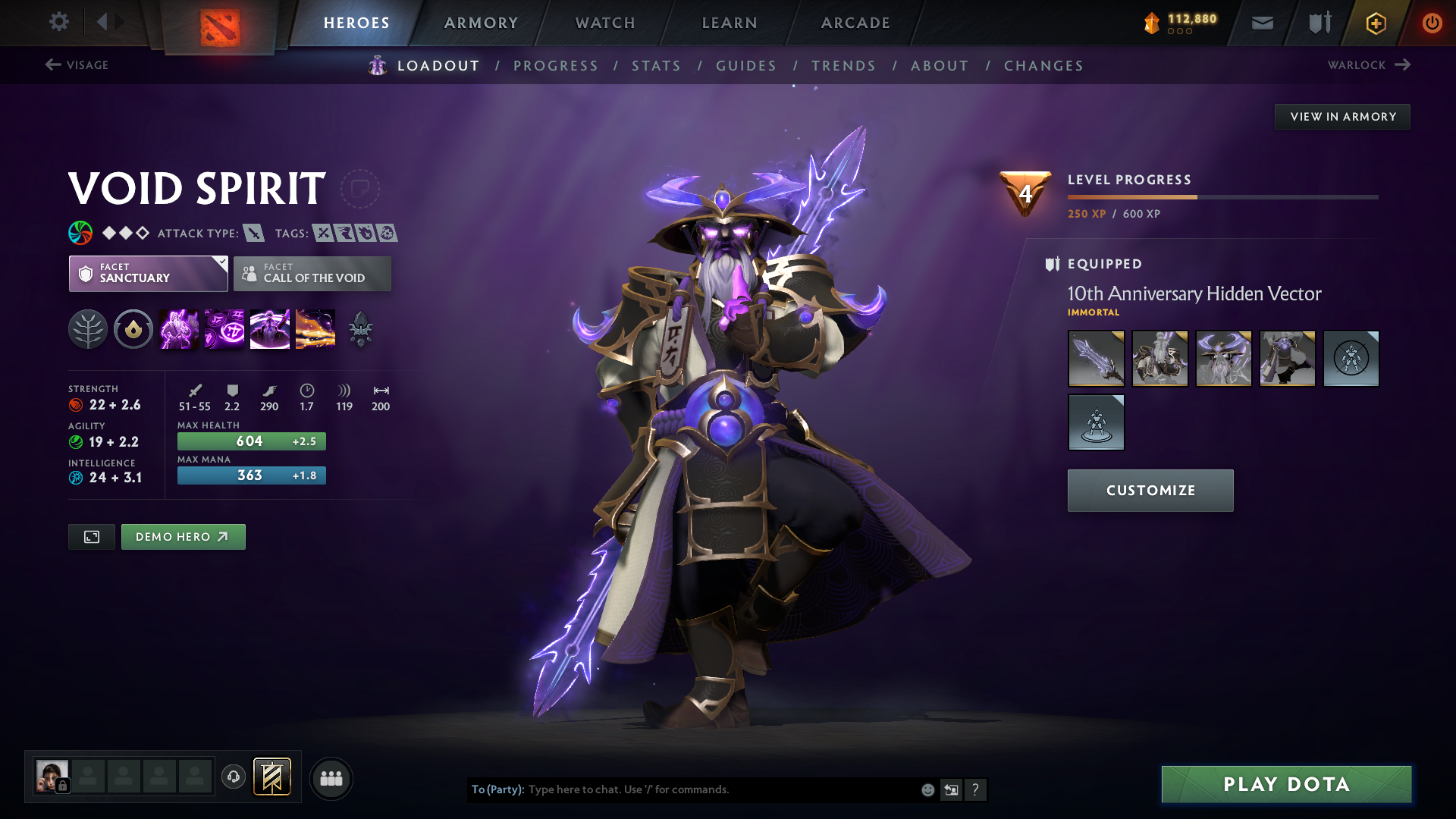The height and width of the screenshot is (819, 1456).
Task: Open the Resonant Pulse ability icon
Action: (269, 328)
